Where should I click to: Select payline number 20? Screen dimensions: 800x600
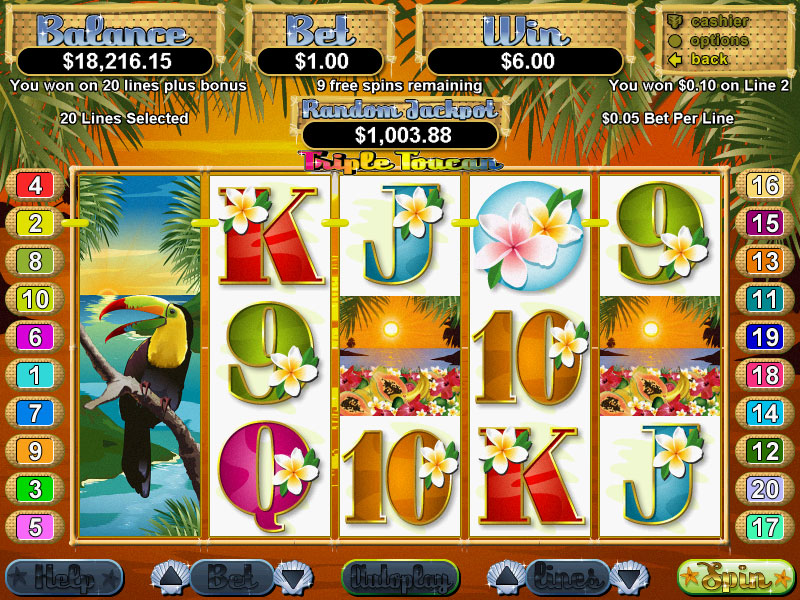pos(765,488)
